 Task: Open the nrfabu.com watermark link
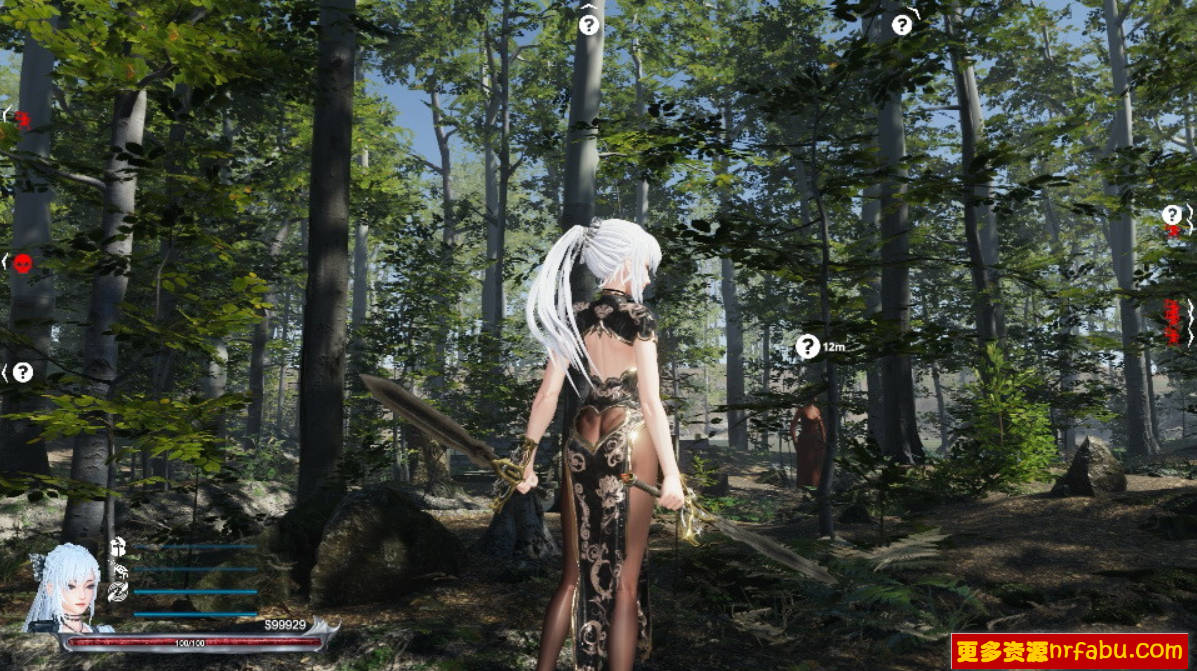click(1069, 651)
